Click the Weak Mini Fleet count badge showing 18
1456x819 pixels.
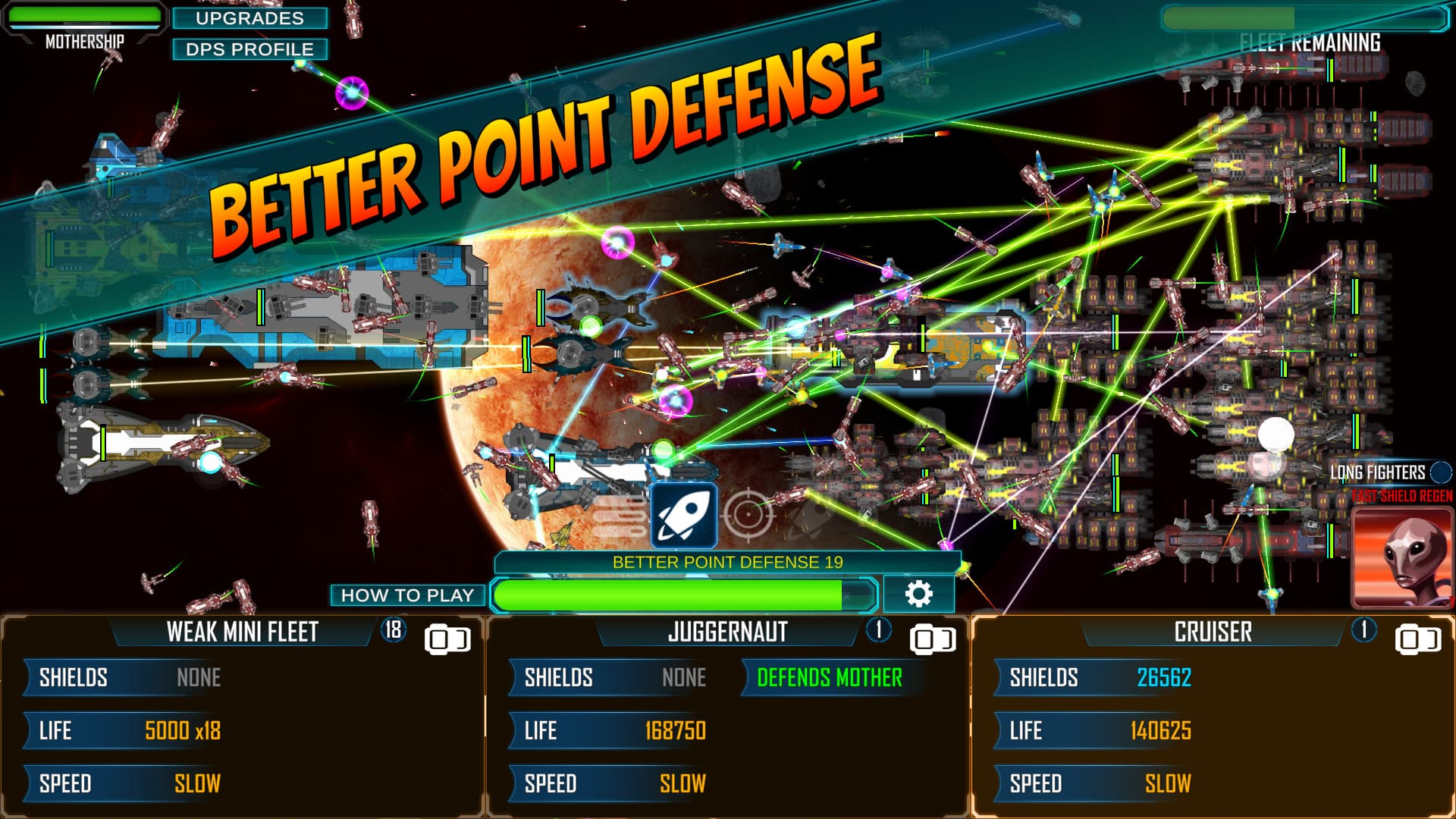(x=395, y=631)
